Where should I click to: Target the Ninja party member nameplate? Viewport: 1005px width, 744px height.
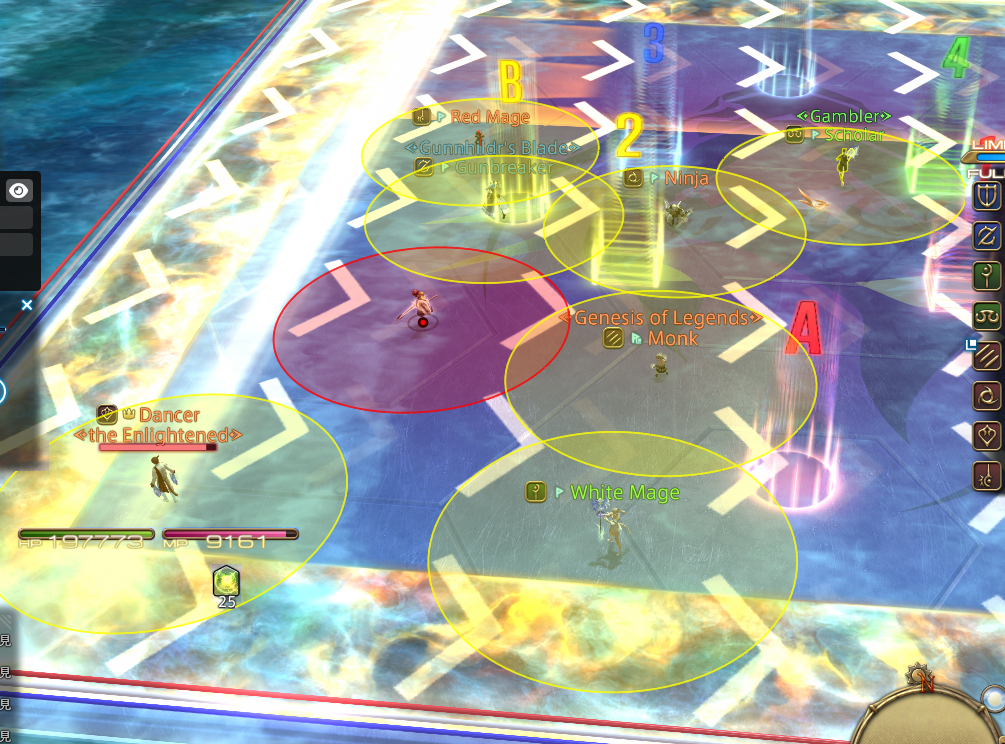click(685, 178)
